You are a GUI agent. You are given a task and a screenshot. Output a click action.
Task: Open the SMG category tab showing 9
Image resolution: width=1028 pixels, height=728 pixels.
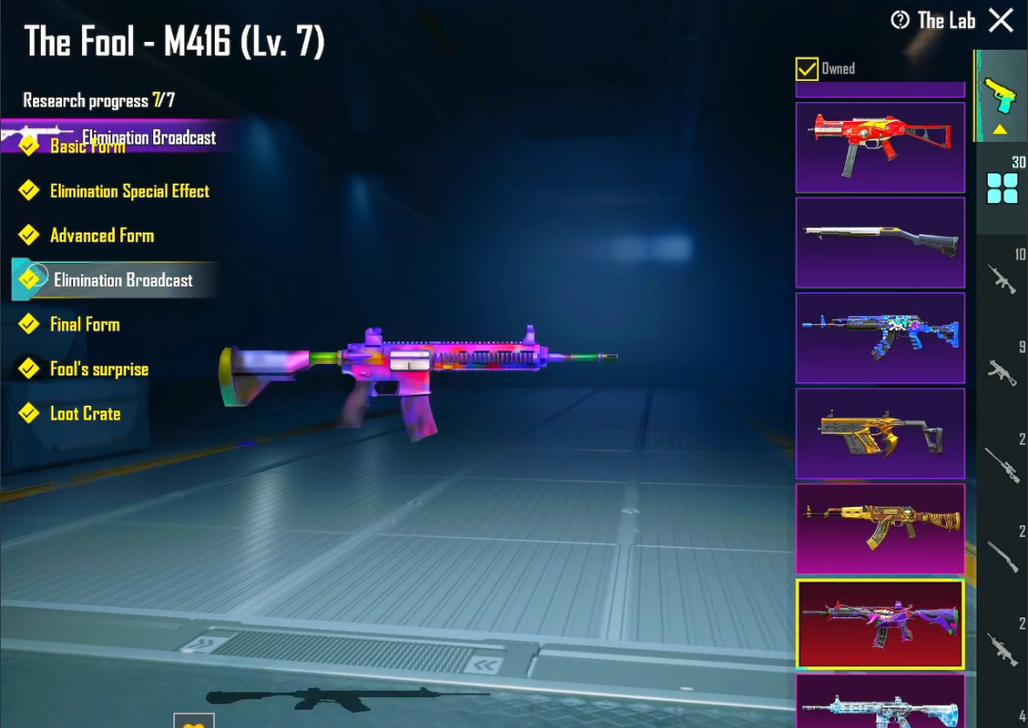coord(1002,370)
